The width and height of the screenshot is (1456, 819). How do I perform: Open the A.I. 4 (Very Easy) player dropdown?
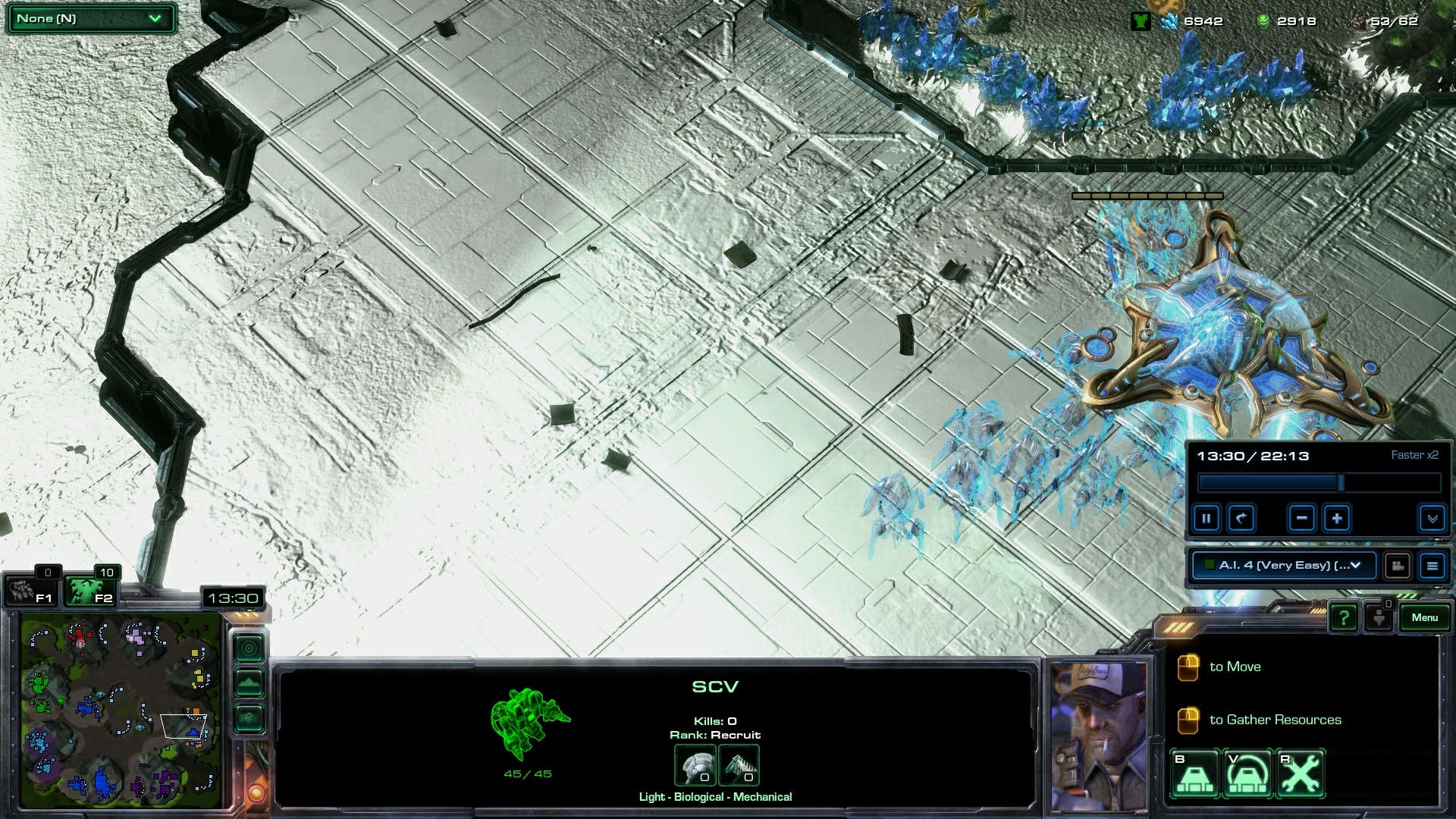tap(1284, 566)
